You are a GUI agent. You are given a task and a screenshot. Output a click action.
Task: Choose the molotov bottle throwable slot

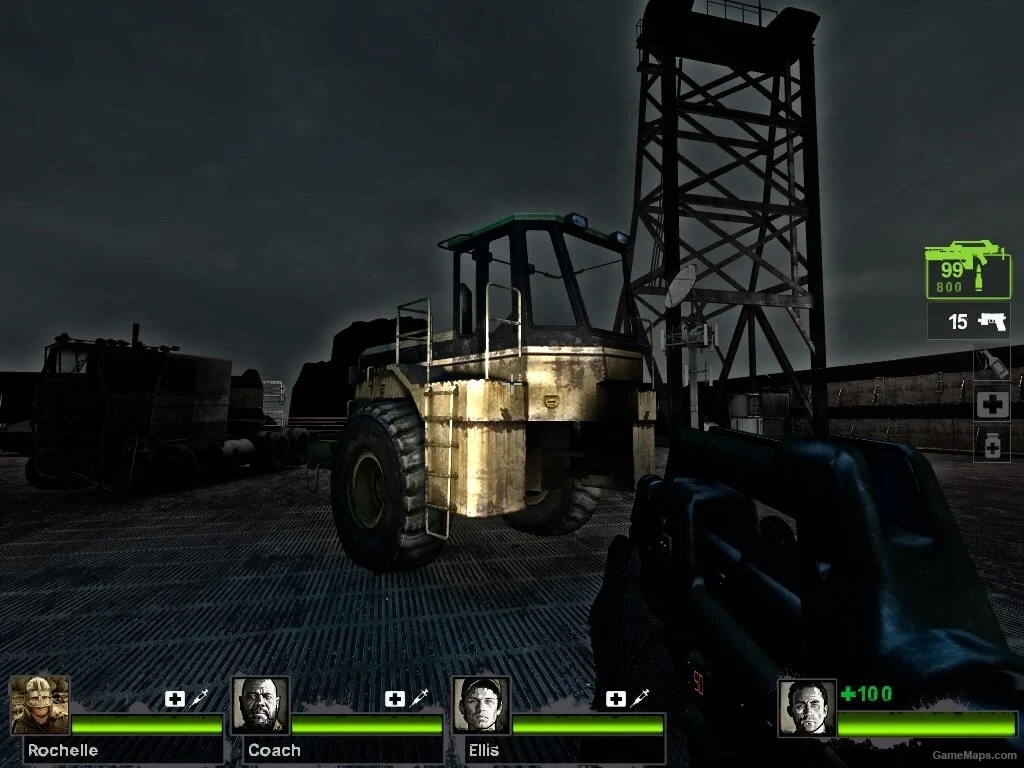point(992,363)
